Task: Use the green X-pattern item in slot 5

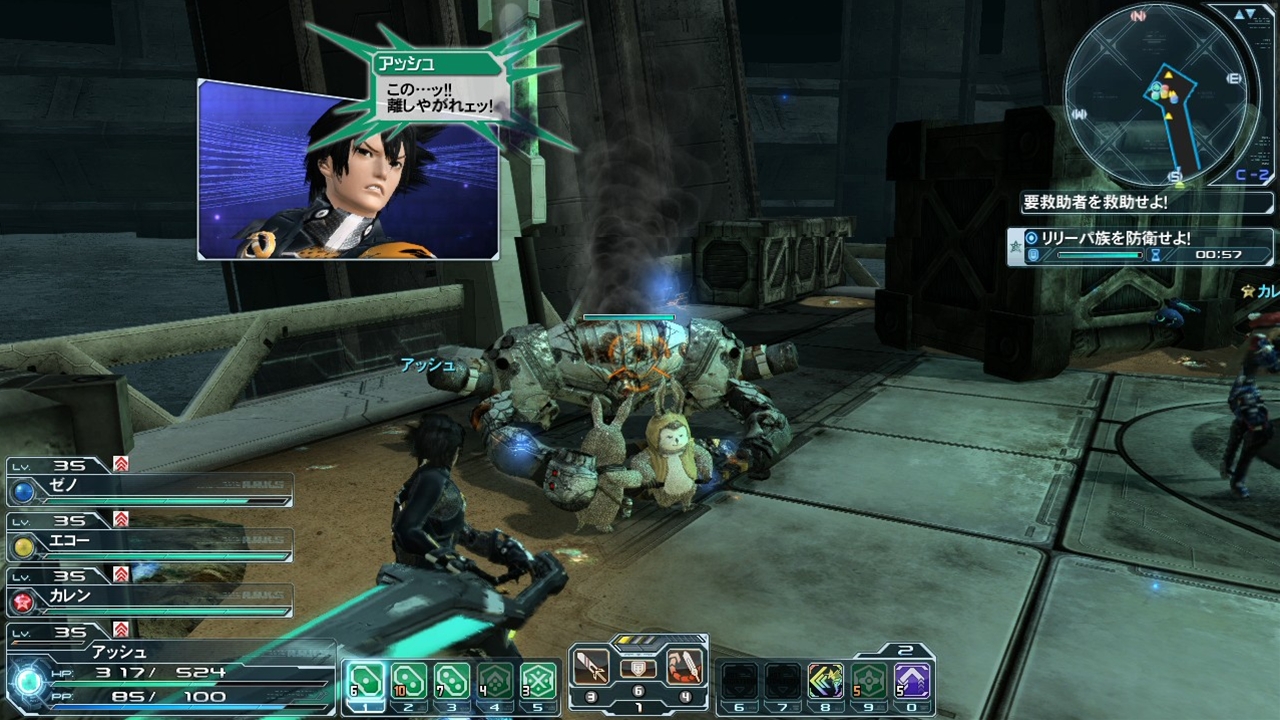Action: pyautogui.click(x=539, y=680)
